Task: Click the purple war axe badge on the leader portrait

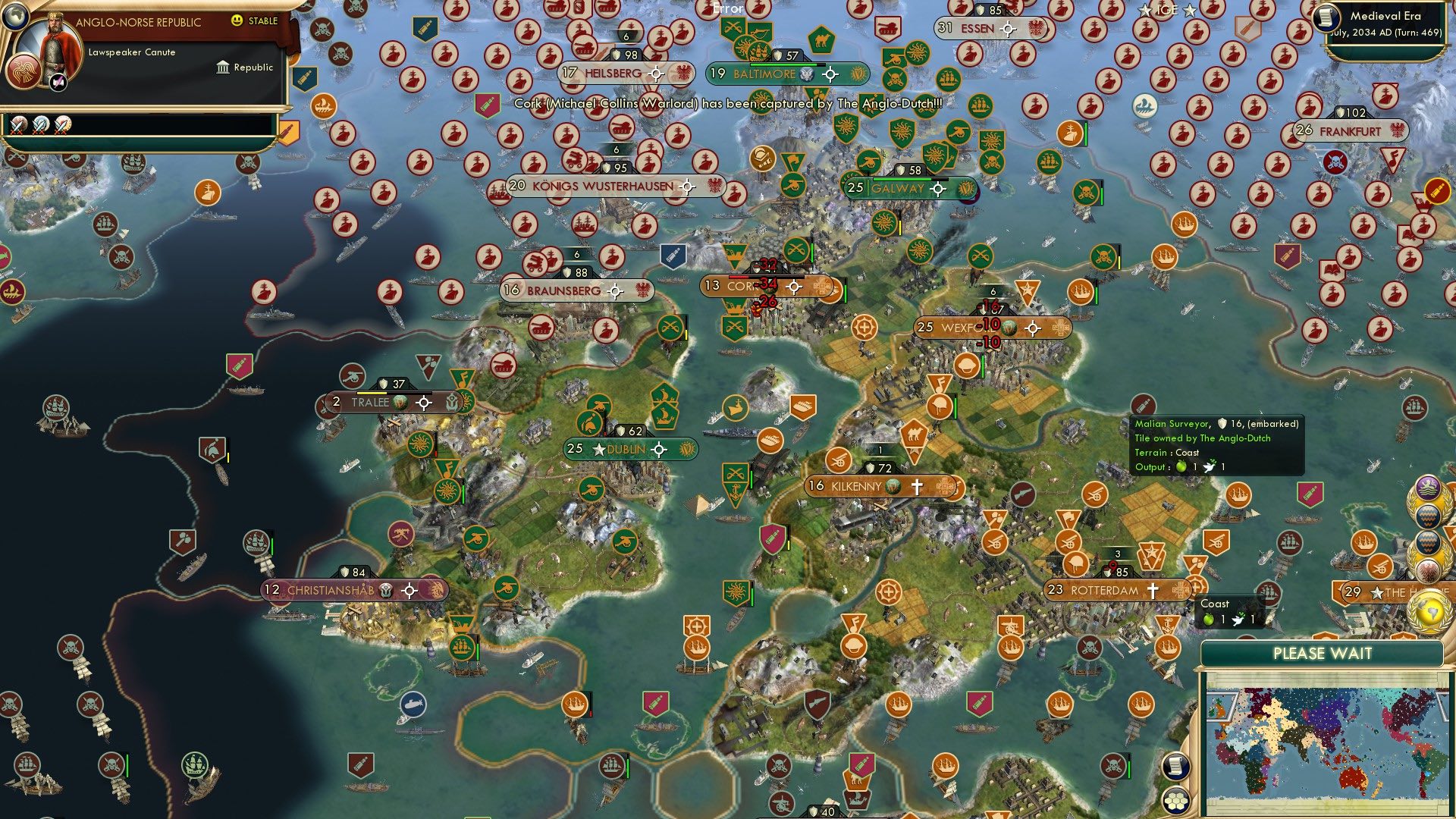Action: point(57,82)
